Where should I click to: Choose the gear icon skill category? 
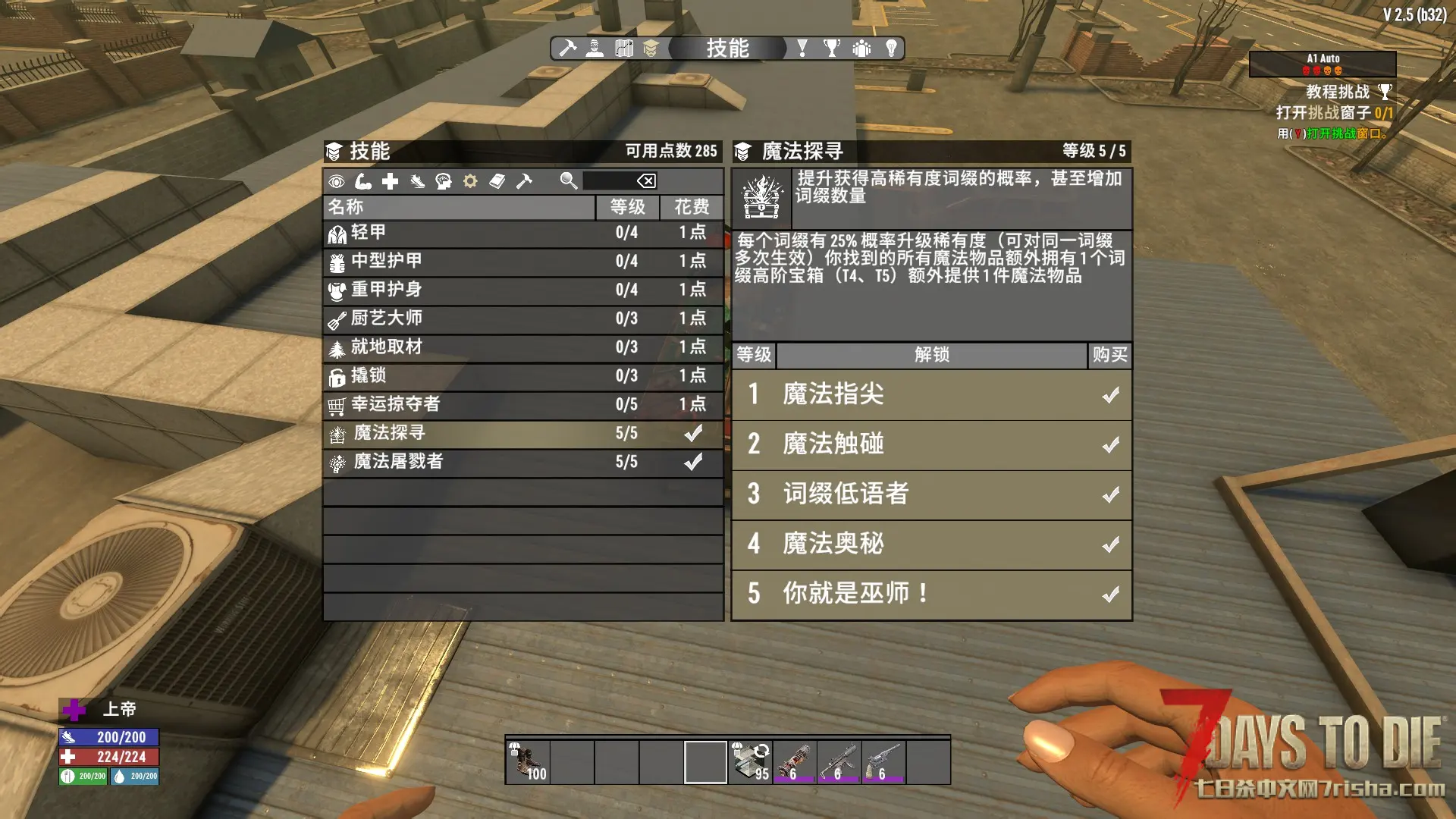click(470, 181)
